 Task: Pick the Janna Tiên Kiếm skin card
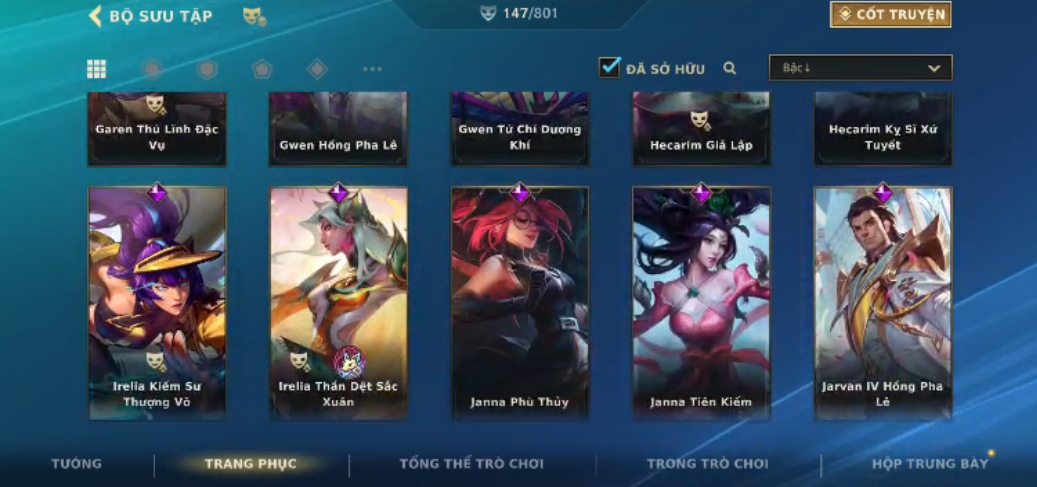pos(701,302)
